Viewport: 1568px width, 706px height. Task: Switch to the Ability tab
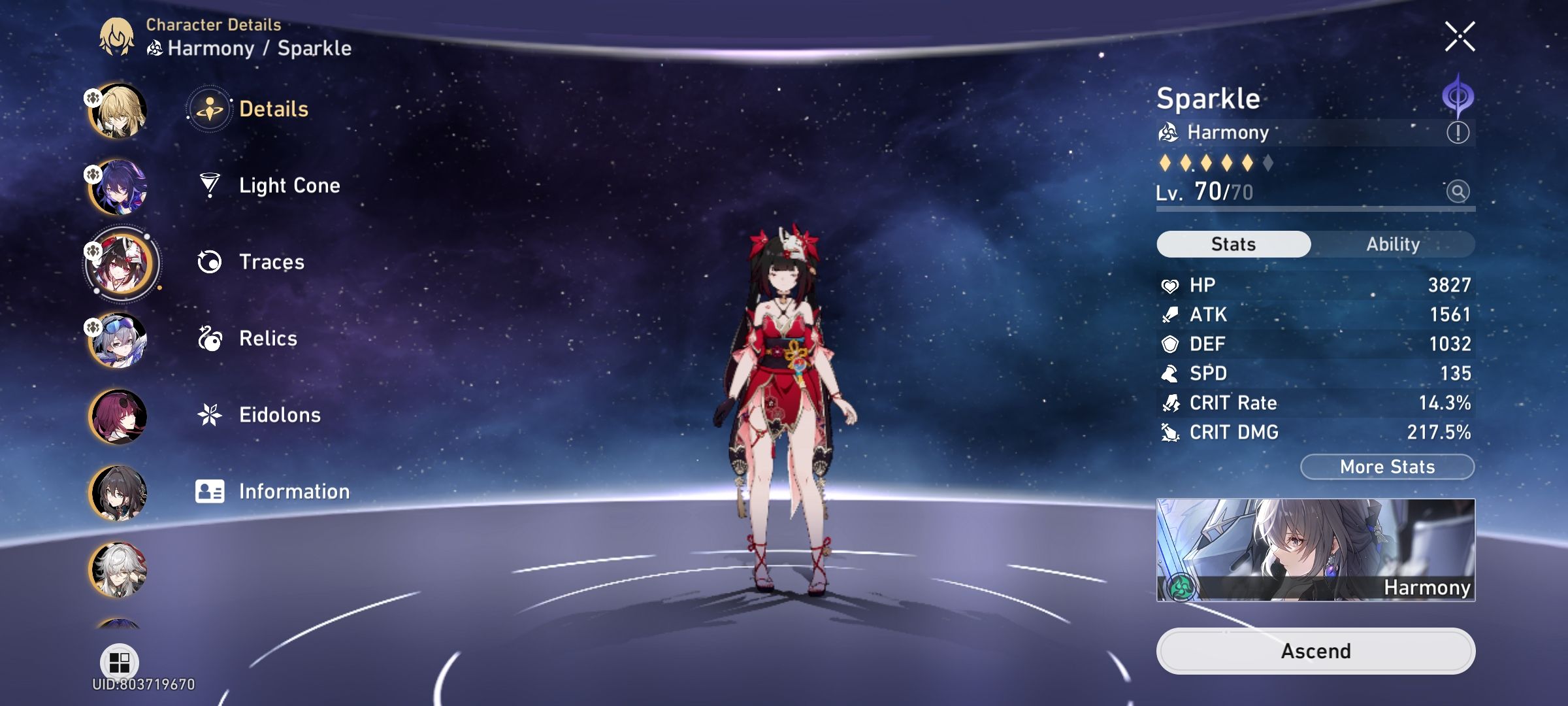click(x=1394, y=244)
